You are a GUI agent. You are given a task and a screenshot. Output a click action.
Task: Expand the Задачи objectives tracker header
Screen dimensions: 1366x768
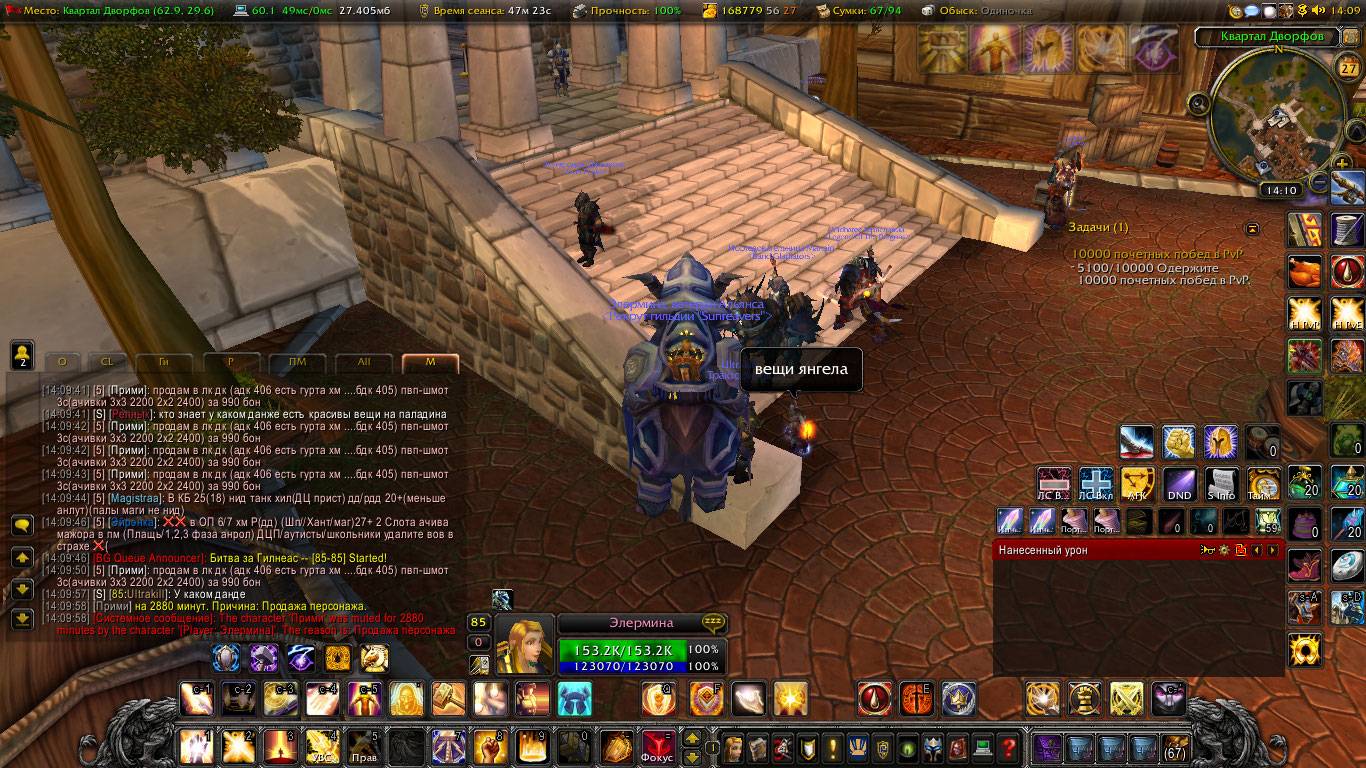tap(1097, 228)
